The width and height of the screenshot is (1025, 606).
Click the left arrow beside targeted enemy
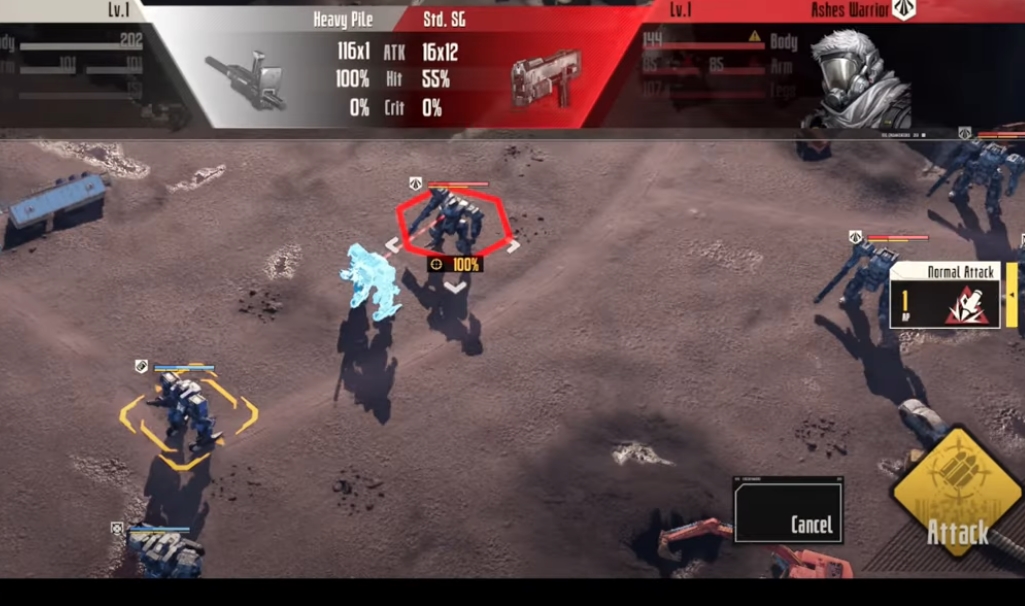(392, 246)
